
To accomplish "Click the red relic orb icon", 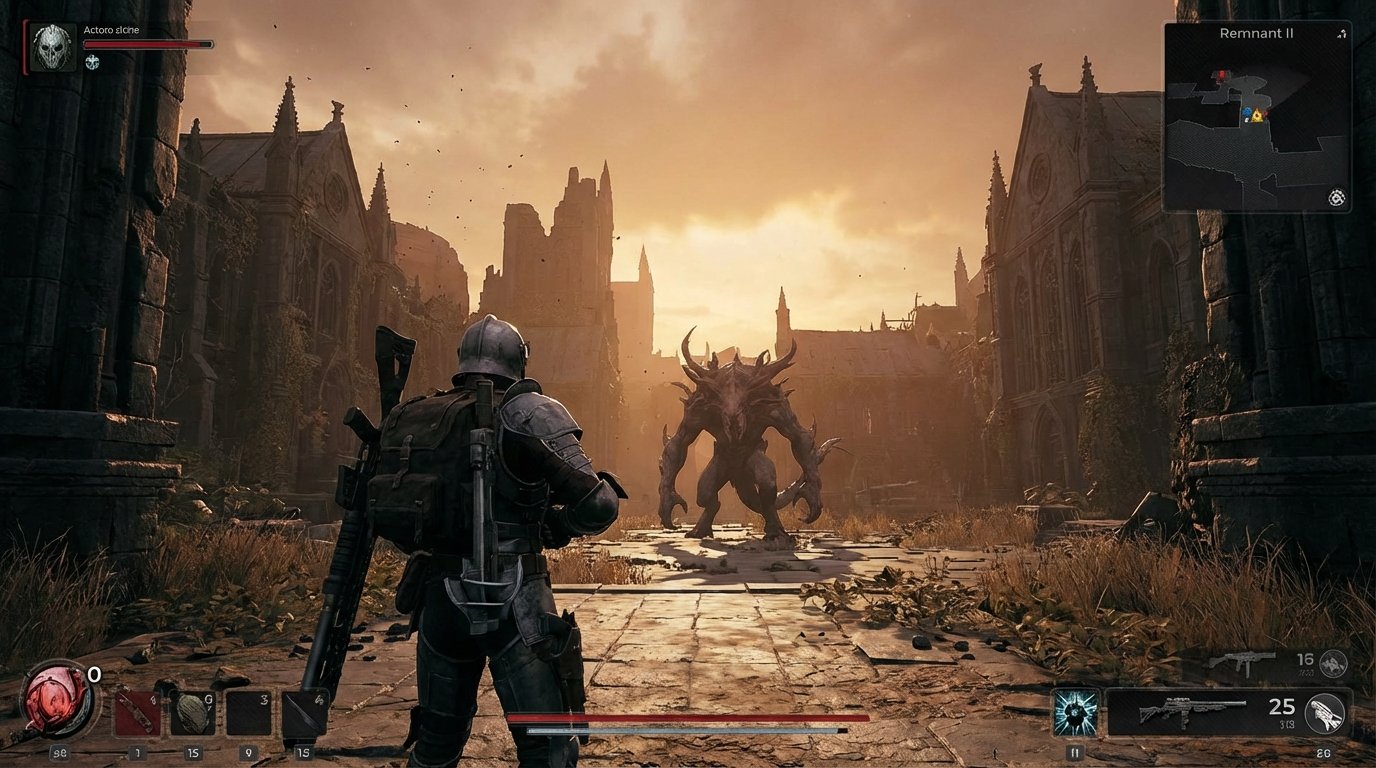I will click(x=57, y=702).
